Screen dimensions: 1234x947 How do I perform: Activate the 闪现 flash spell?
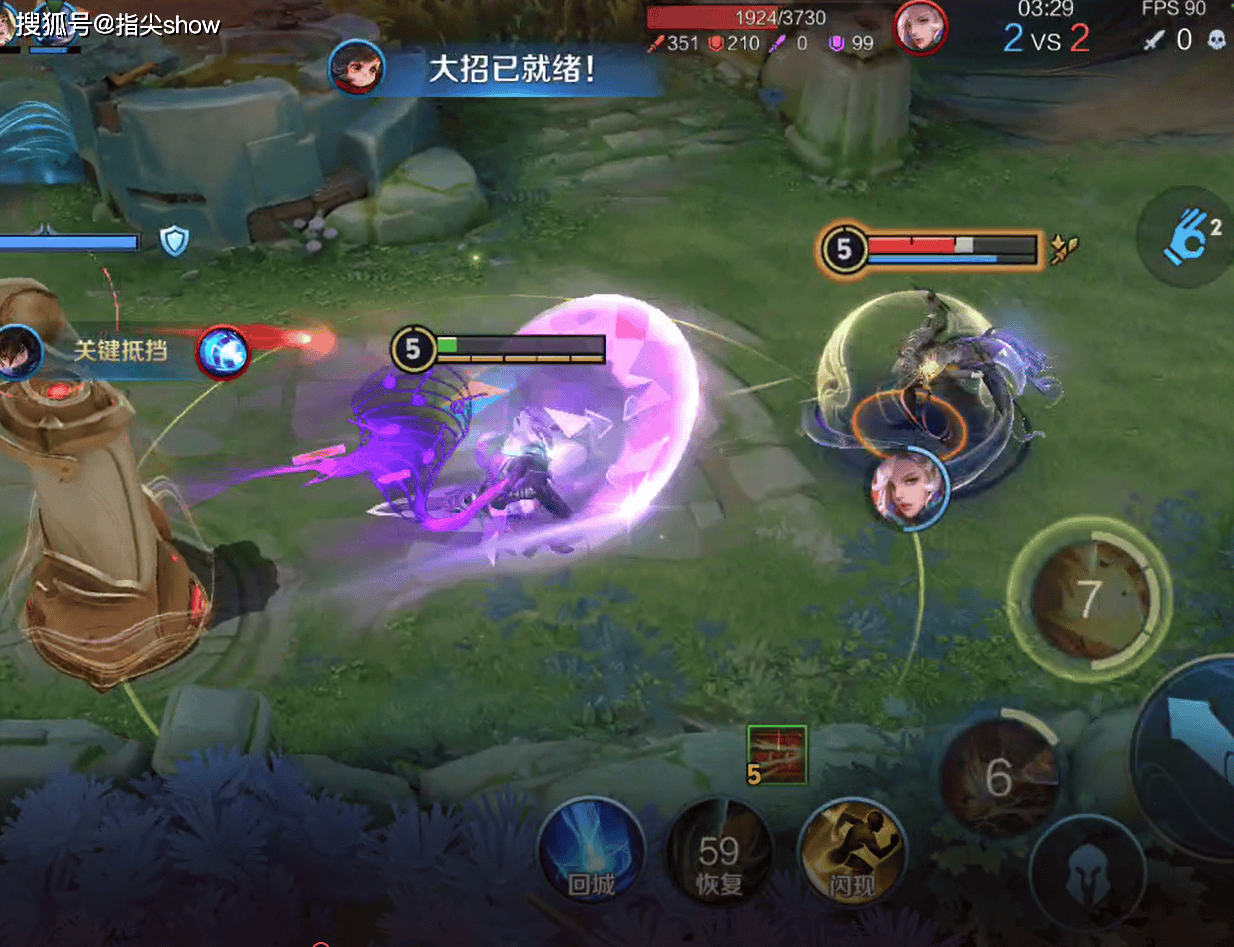click(x=852, y=853)
